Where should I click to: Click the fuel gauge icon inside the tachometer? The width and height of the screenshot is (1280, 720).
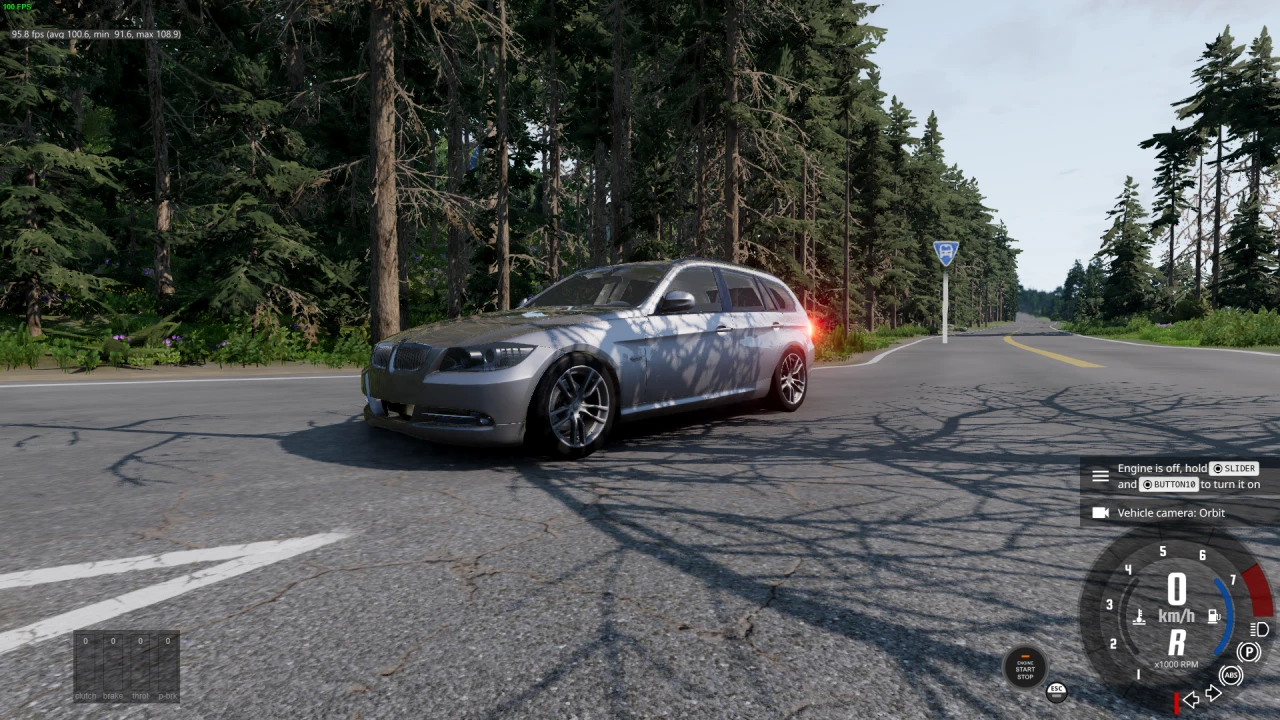click(x=1213, y=615)
